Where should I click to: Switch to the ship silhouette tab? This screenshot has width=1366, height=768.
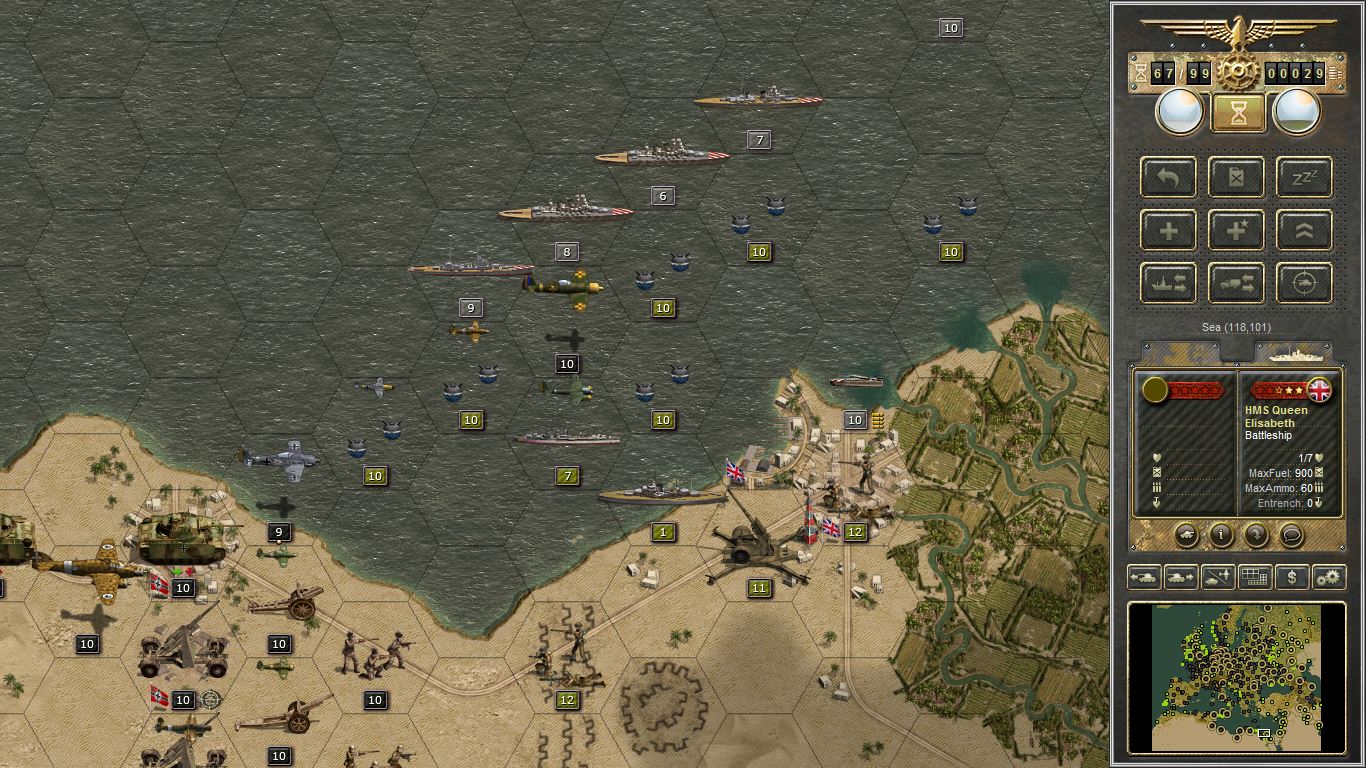pyautogui.click(x=1297, y=352)
